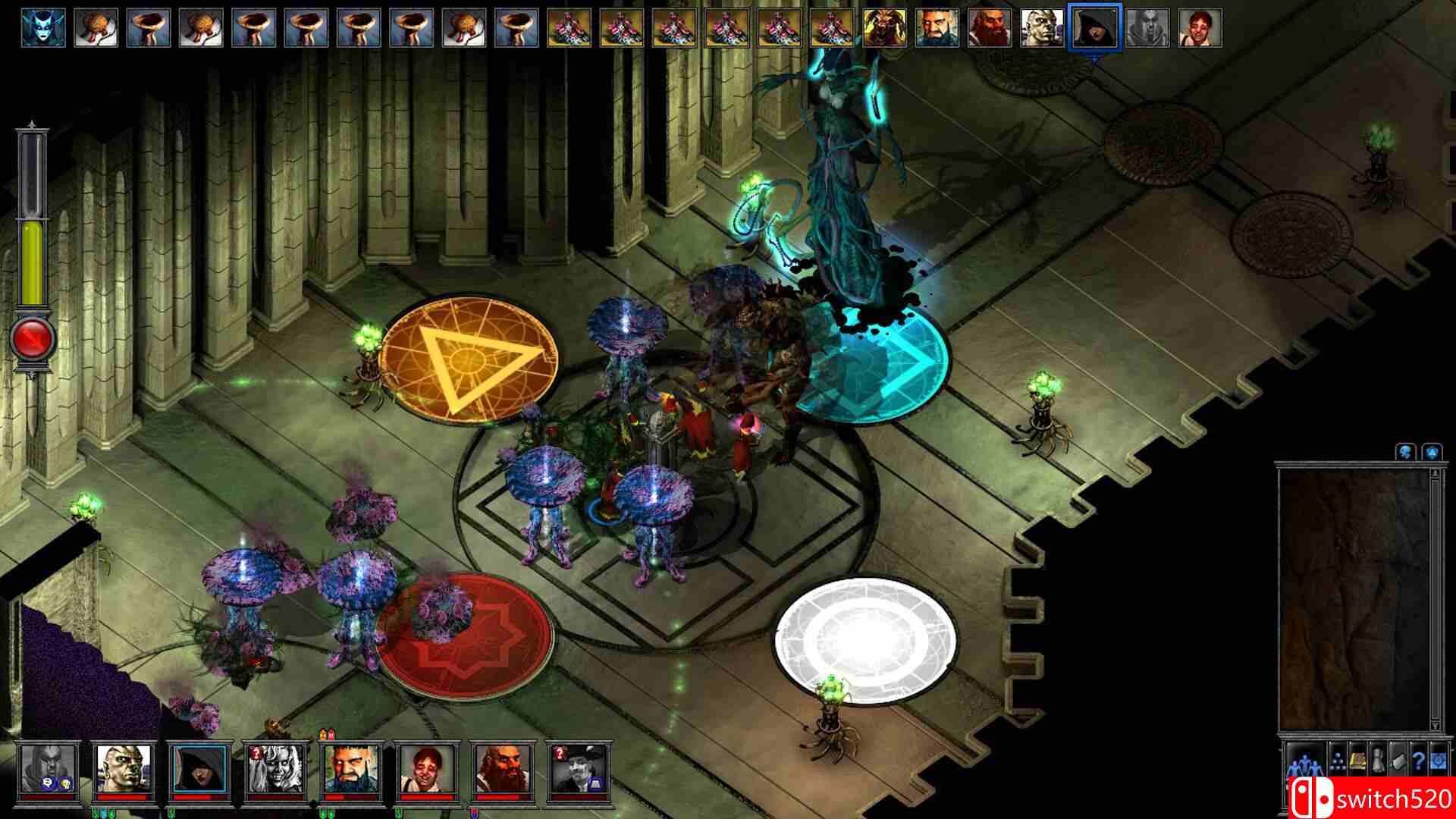Switch to the highlighted hooded hero portrait tab
This screenshot has width=1456, height=819.
[x=1095, y=26]
